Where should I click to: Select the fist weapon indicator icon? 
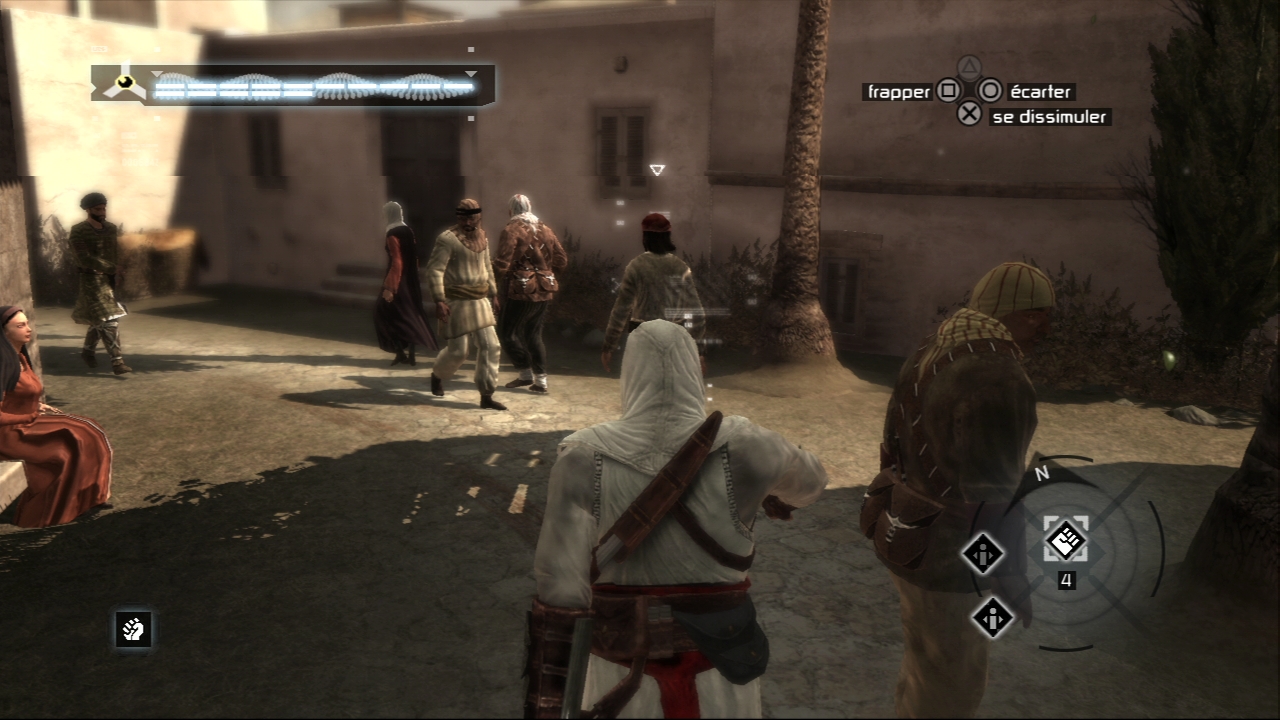133,629
